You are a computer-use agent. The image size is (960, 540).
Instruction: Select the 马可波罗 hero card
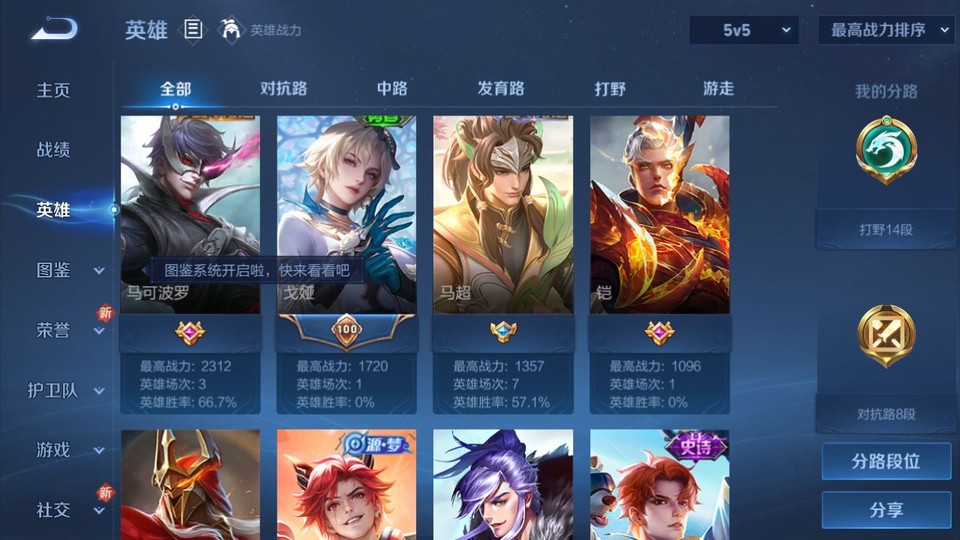[190, 214]
